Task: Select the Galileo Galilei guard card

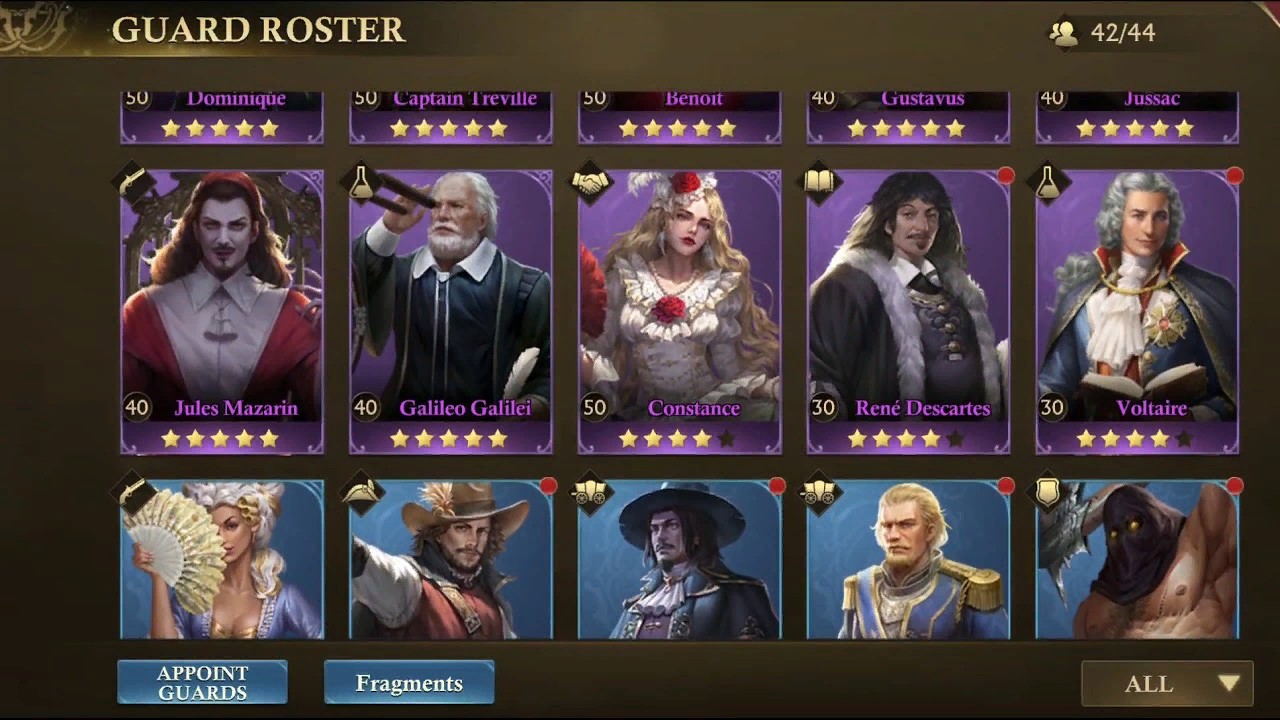Action: pyautogui.click(x=450, y=310)
